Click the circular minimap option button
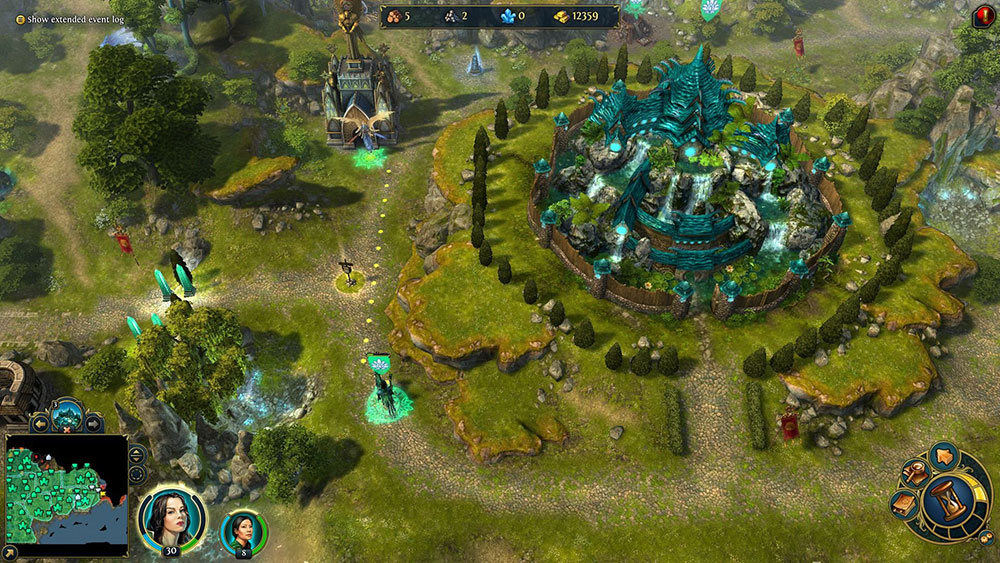 pos(137,473)
